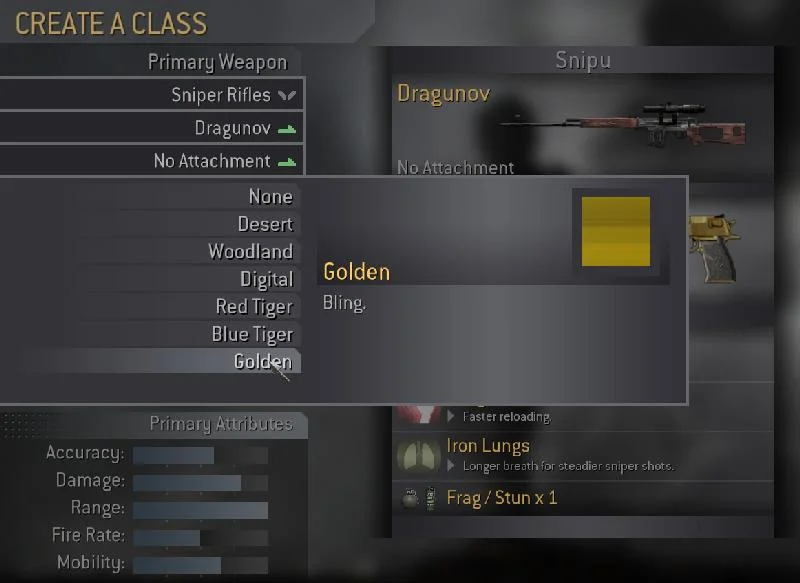The image size is (800, 583).
Task: Equip the Golden camouflage
Action: (x=262, y=362)
